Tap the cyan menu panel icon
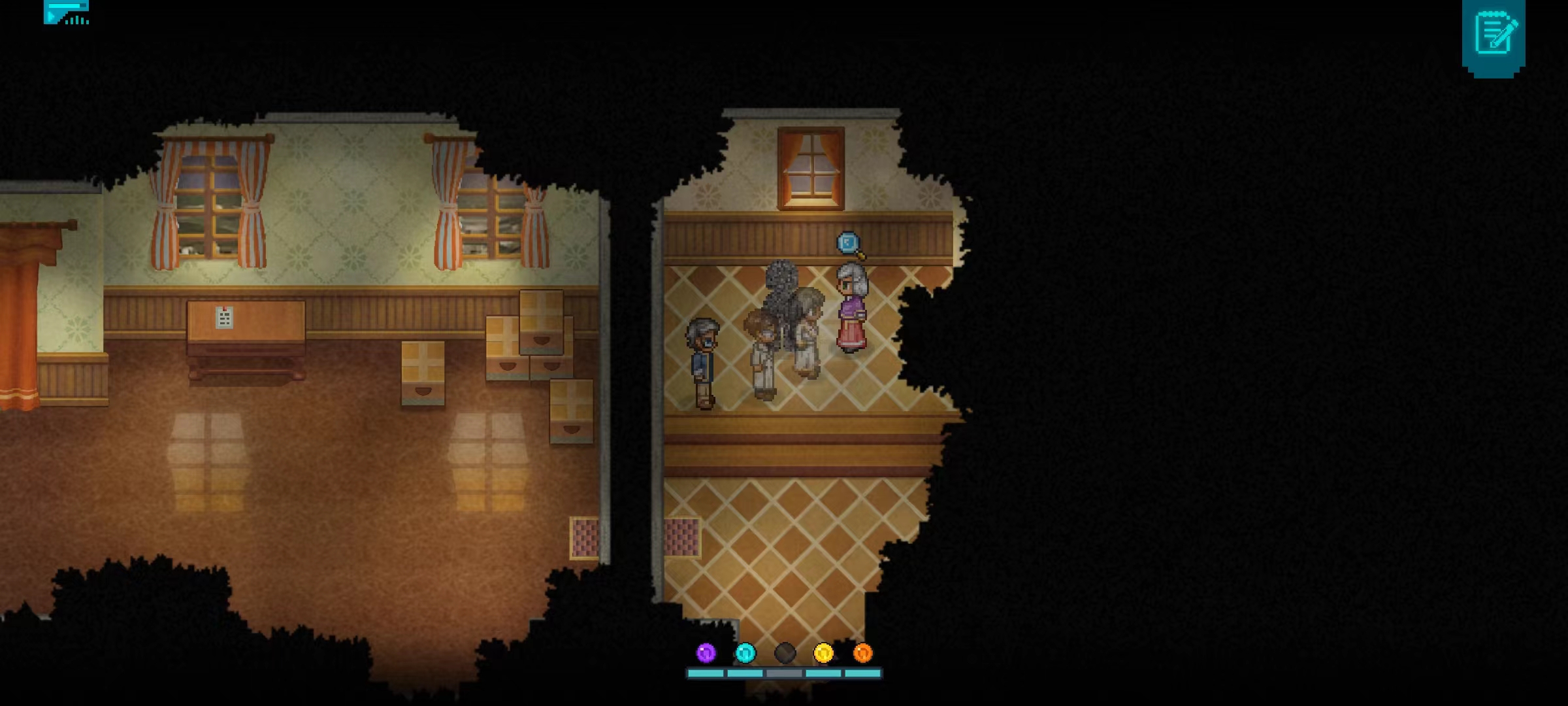1568x706 pixels. pos(66,12)
